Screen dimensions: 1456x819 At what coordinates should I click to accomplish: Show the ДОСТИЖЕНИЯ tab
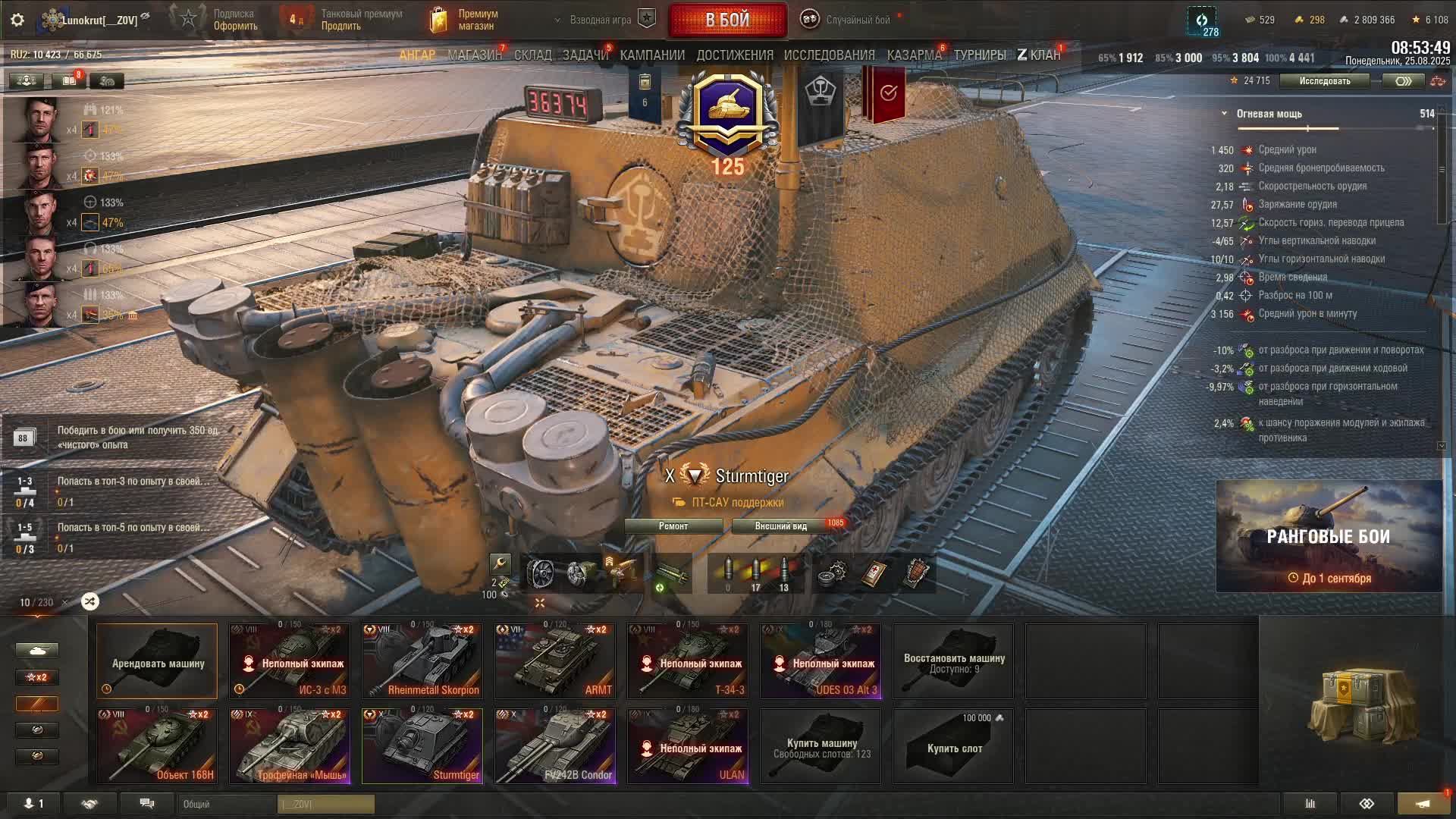[x=735, y=55]
